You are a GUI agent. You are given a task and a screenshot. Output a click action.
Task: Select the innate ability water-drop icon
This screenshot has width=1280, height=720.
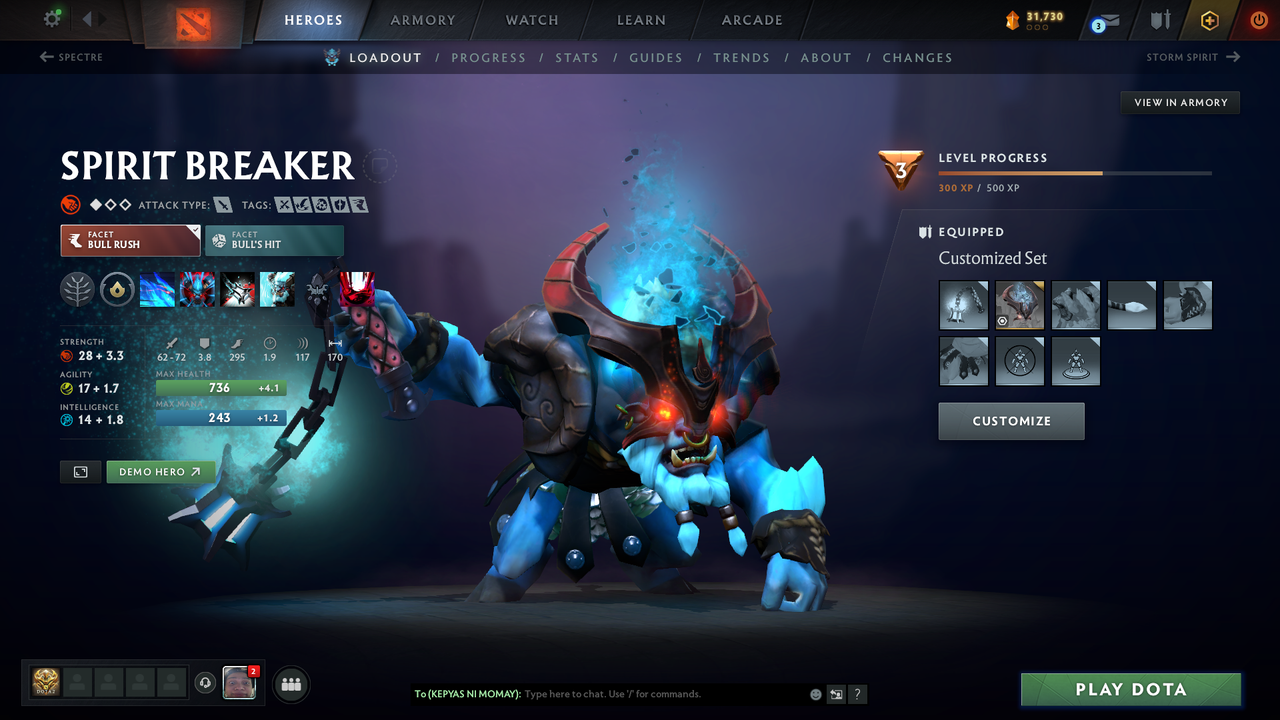[x=117, y=289]
